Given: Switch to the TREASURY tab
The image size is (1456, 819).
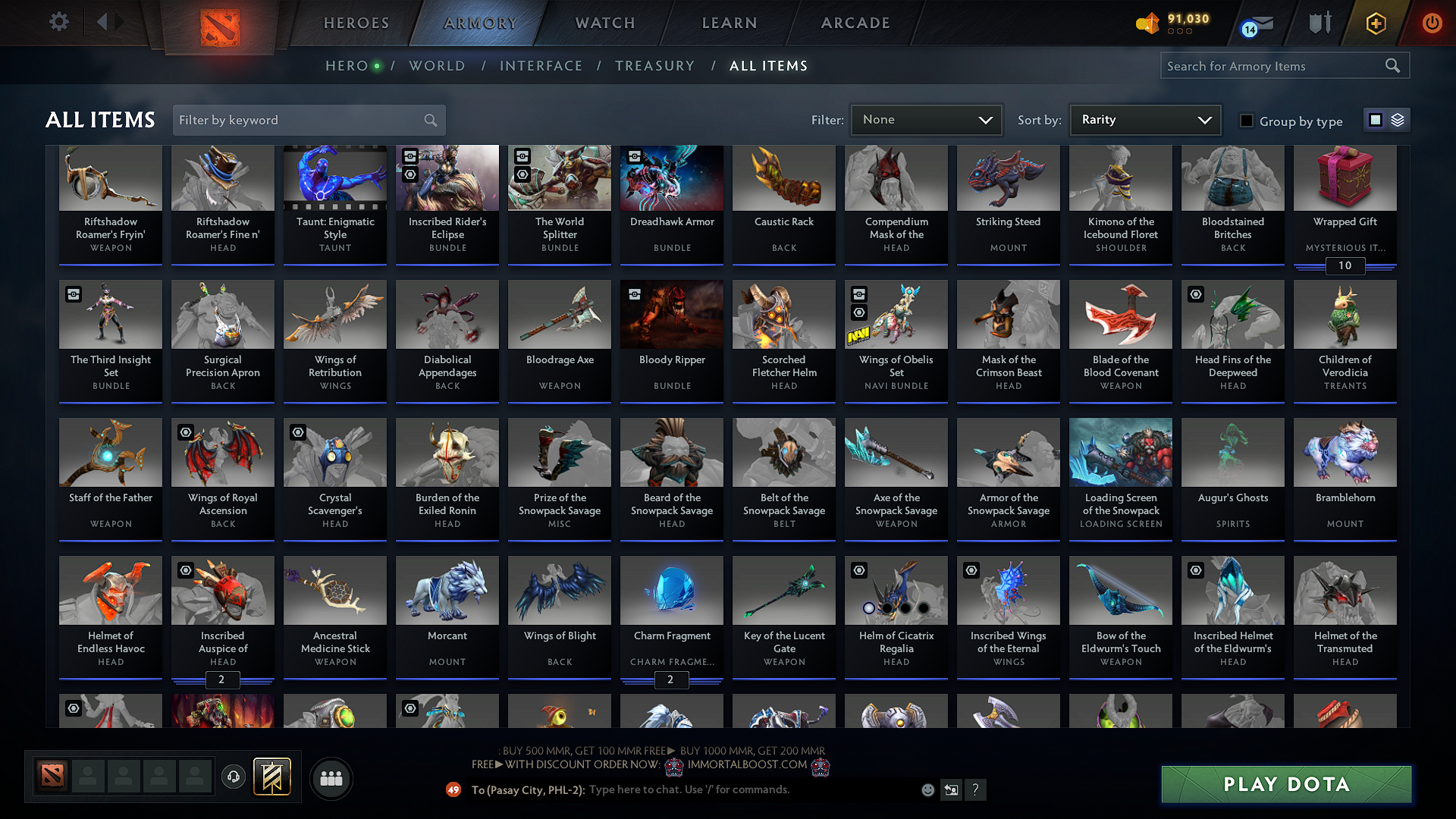Looking at the screenshot, I should tap(655, 65).
